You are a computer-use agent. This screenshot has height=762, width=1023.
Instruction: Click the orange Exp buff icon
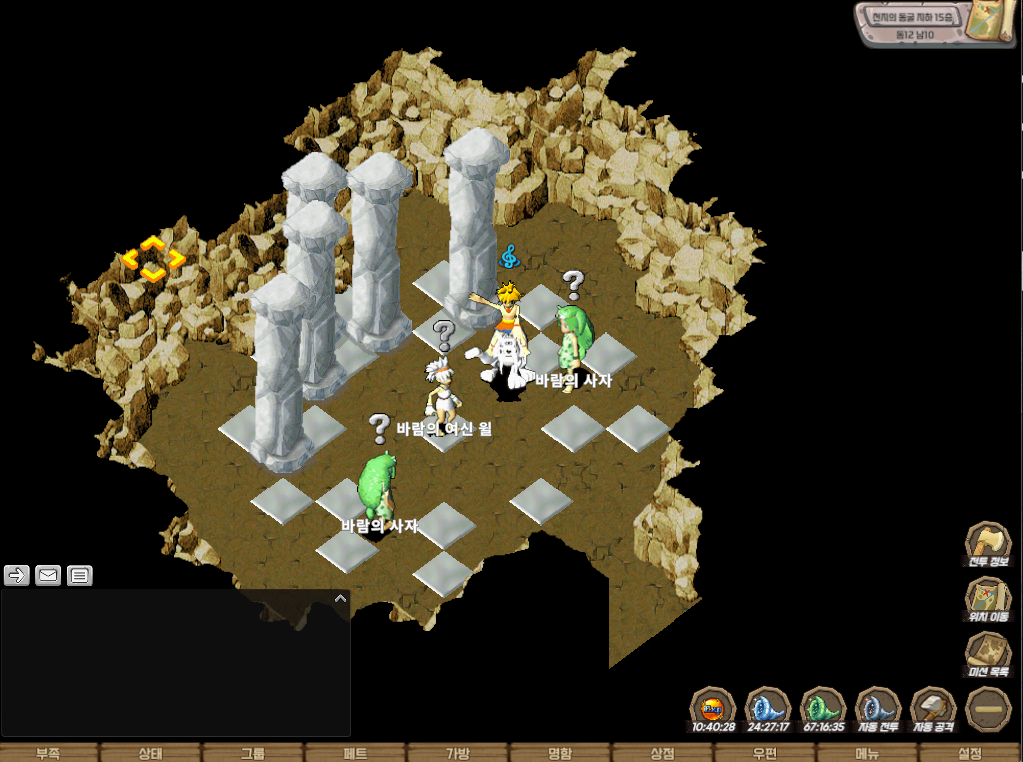pos(714,708)
